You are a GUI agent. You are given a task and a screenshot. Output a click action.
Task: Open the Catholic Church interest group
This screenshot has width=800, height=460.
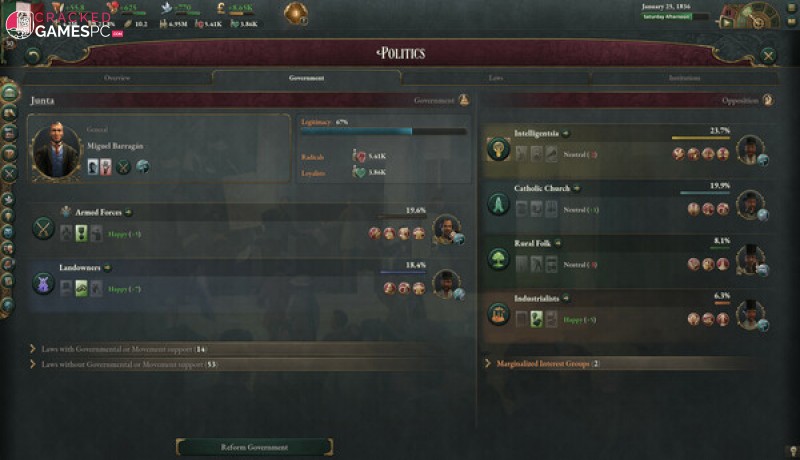[541, 188]
